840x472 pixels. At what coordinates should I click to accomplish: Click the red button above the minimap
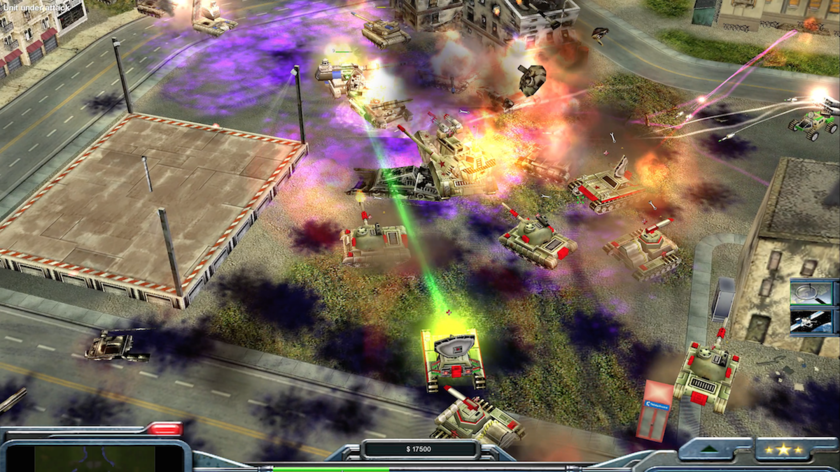click(163, 429)
